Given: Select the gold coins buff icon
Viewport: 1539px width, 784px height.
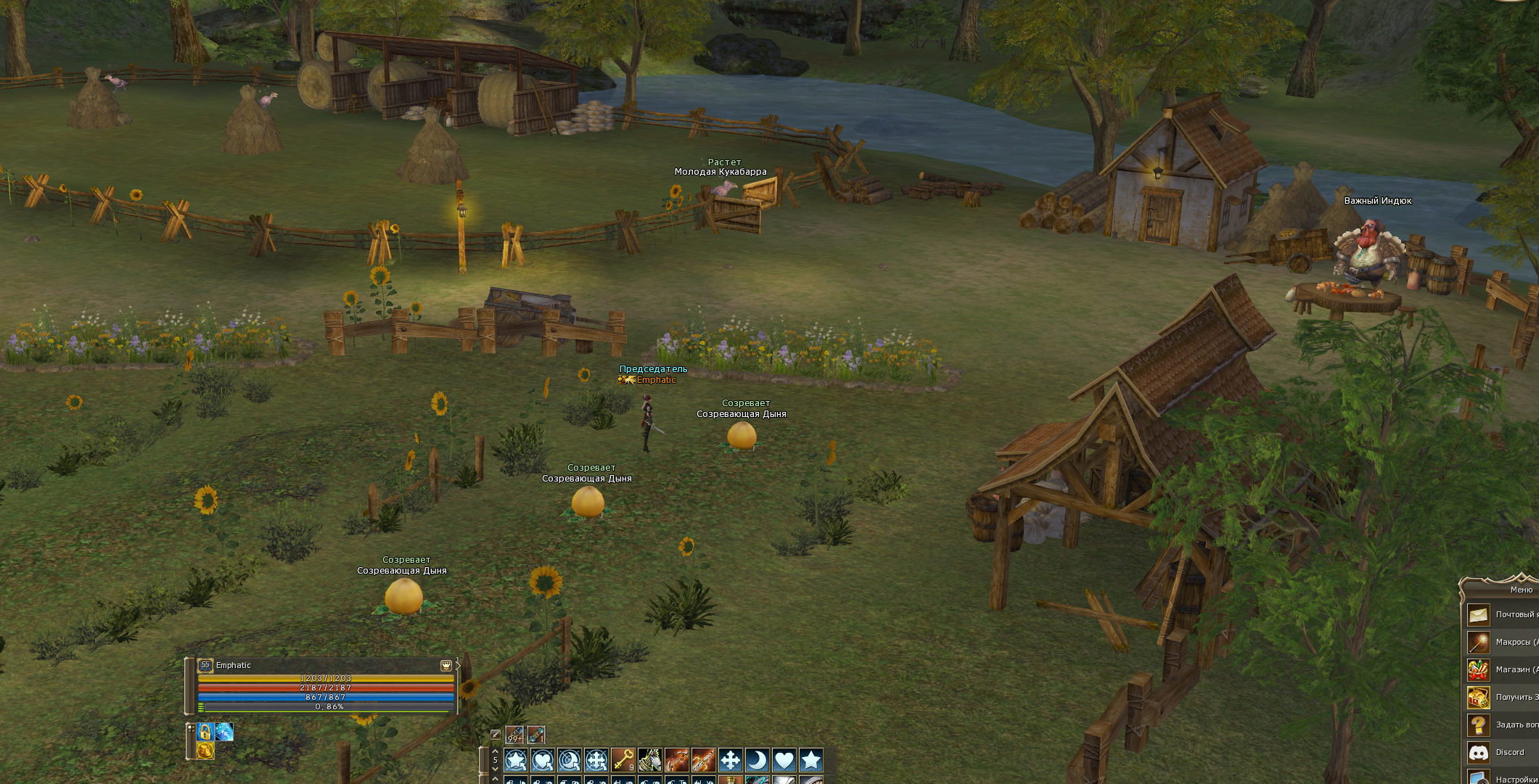Looking at the screenshot, I should pyautogui.click(x=205, y=751).
